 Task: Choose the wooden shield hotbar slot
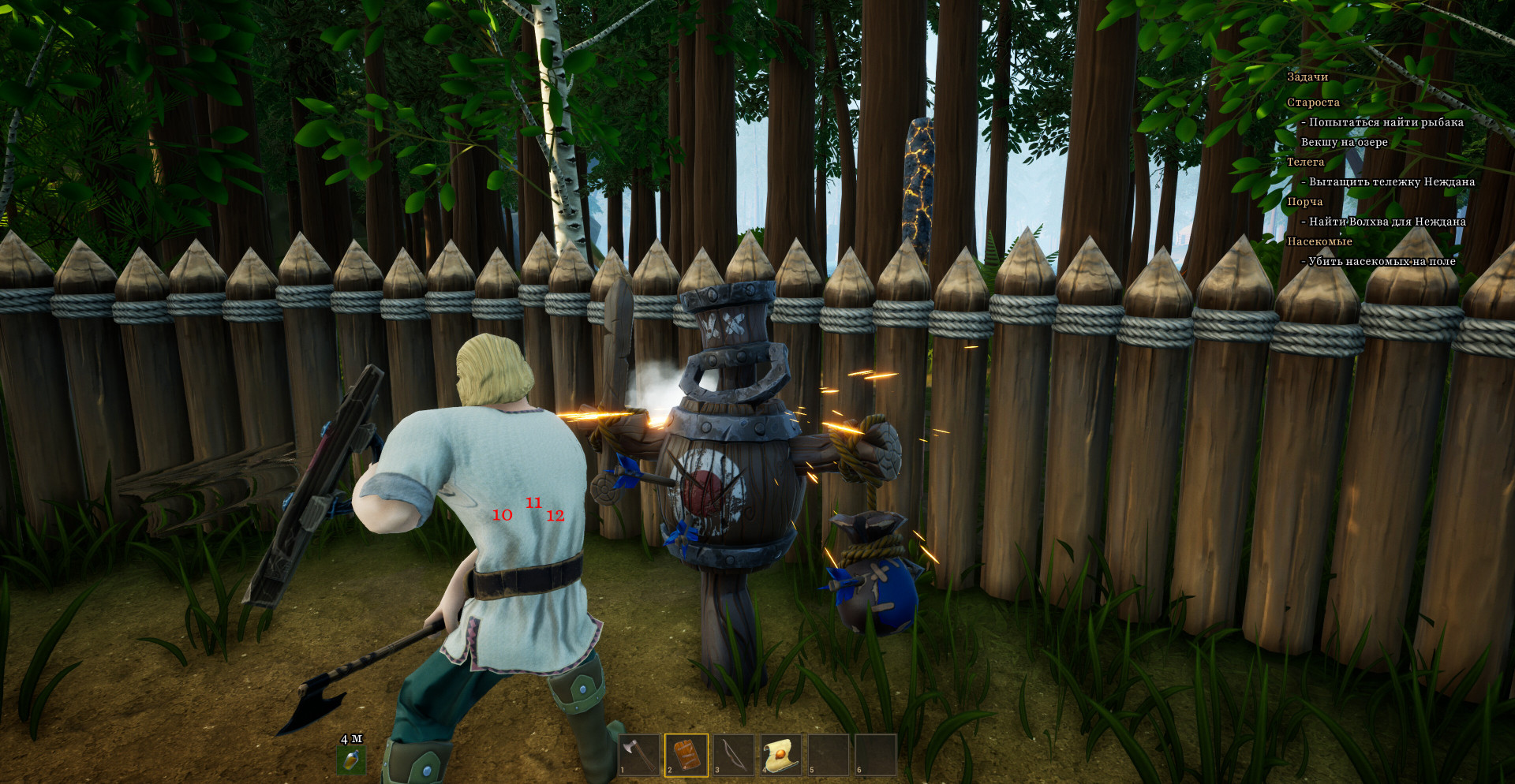click(686, 755)
